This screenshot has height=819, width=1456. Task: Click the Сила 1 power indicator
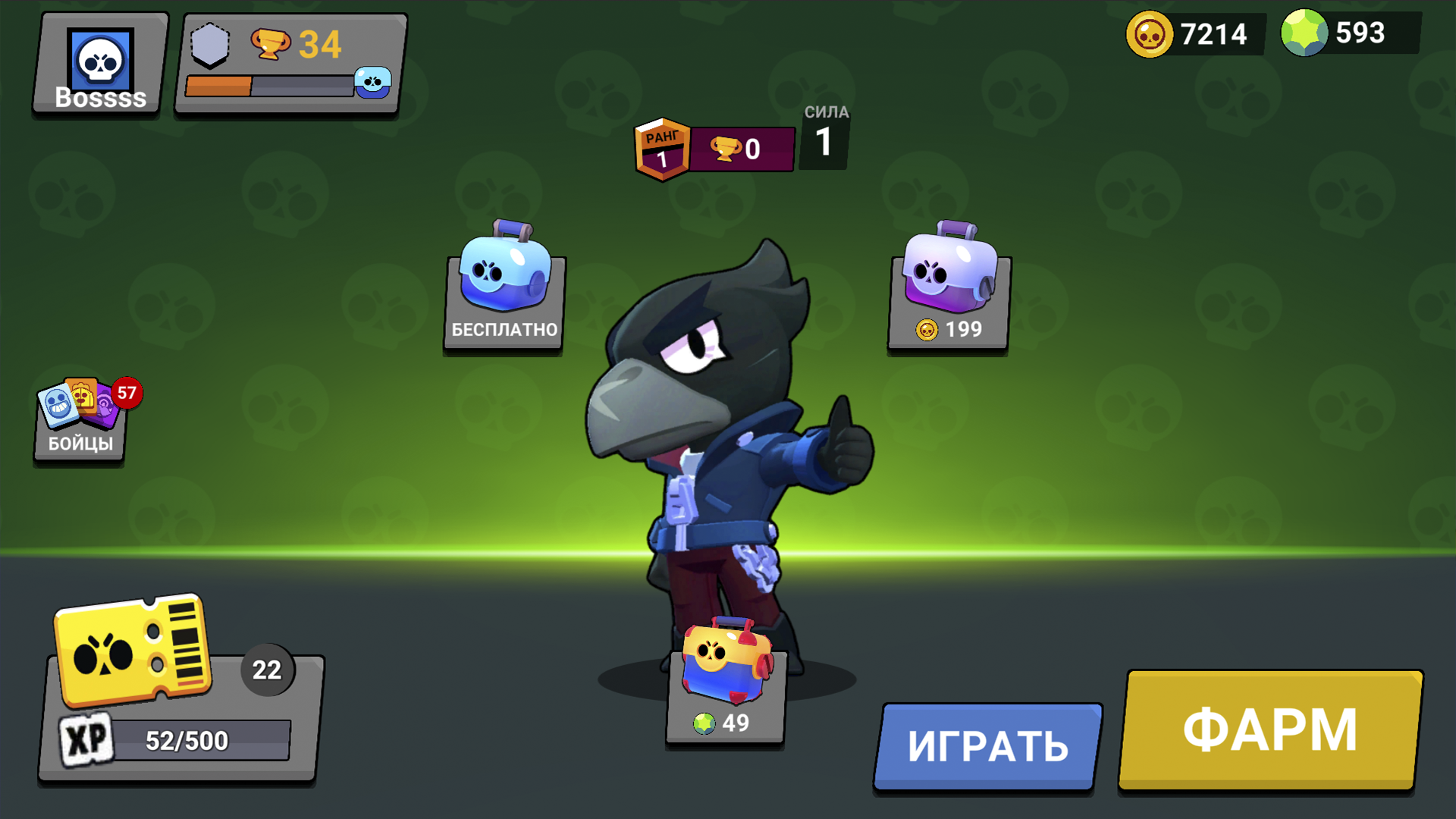click(824, 136)
